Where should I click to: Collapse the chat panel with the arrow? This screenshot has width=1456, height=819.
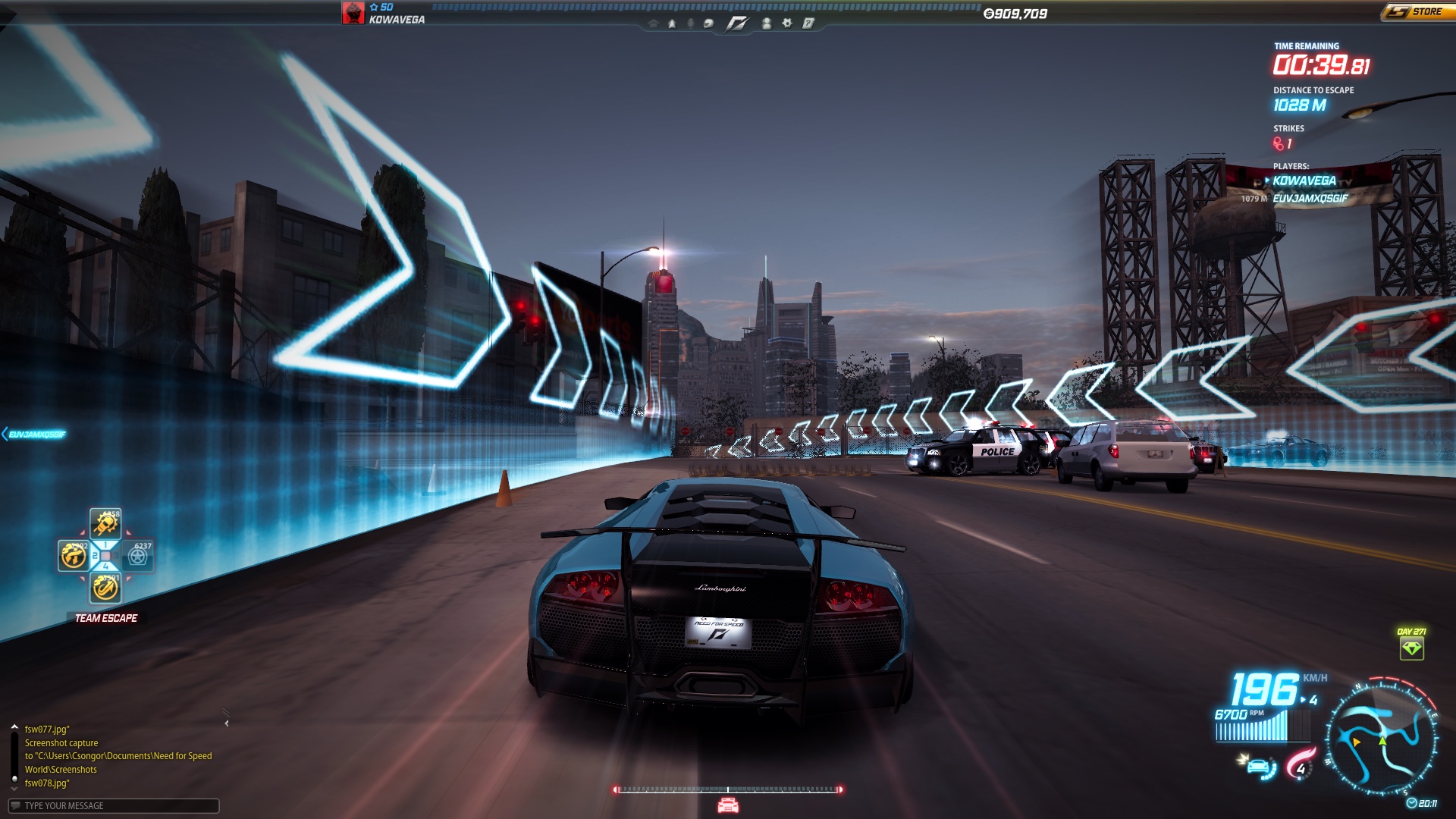[x=227, y=723]
